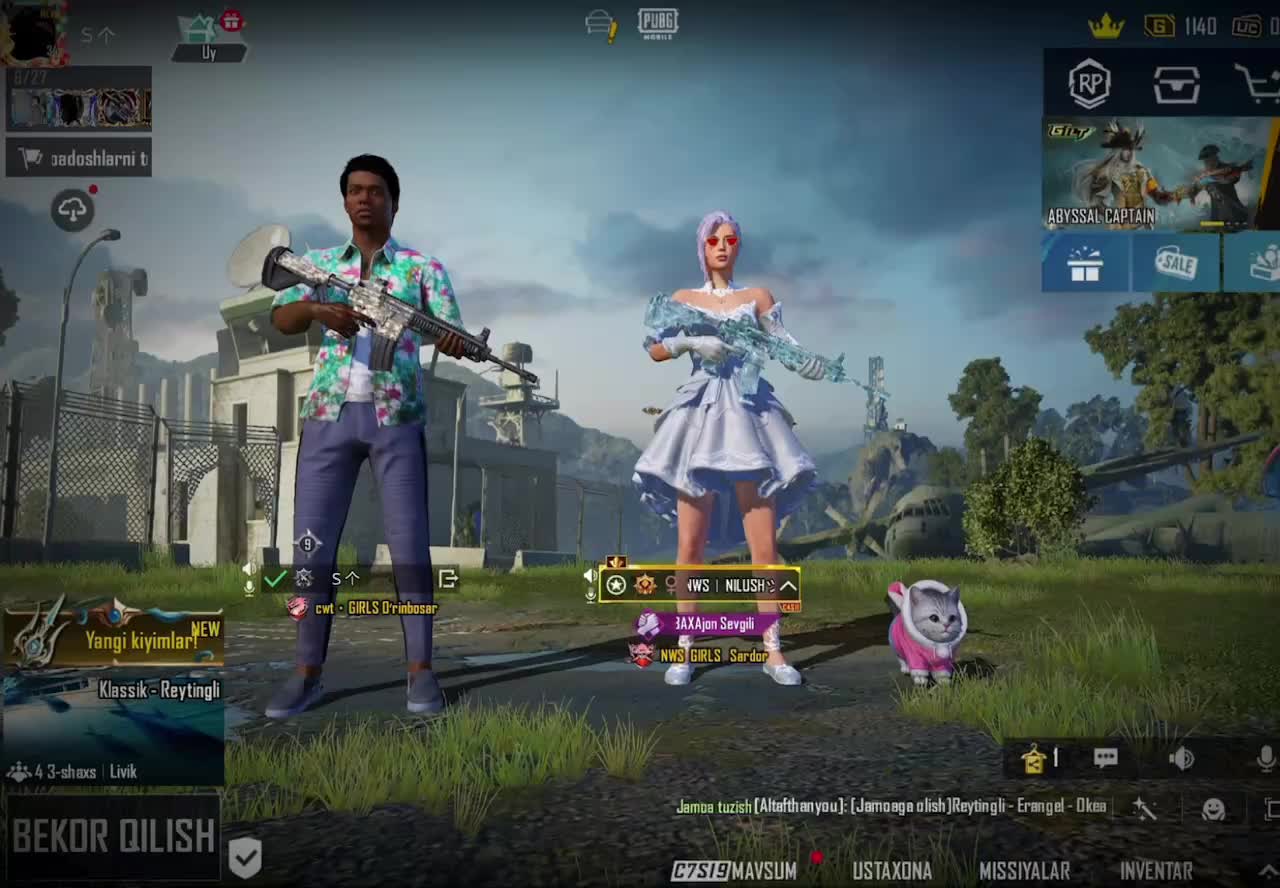Image resolution: width=1280 pixels, height=888 pixels.
Task: Click the SALE tag icon
Action: pyautogui.click(x=1176, y=263)
